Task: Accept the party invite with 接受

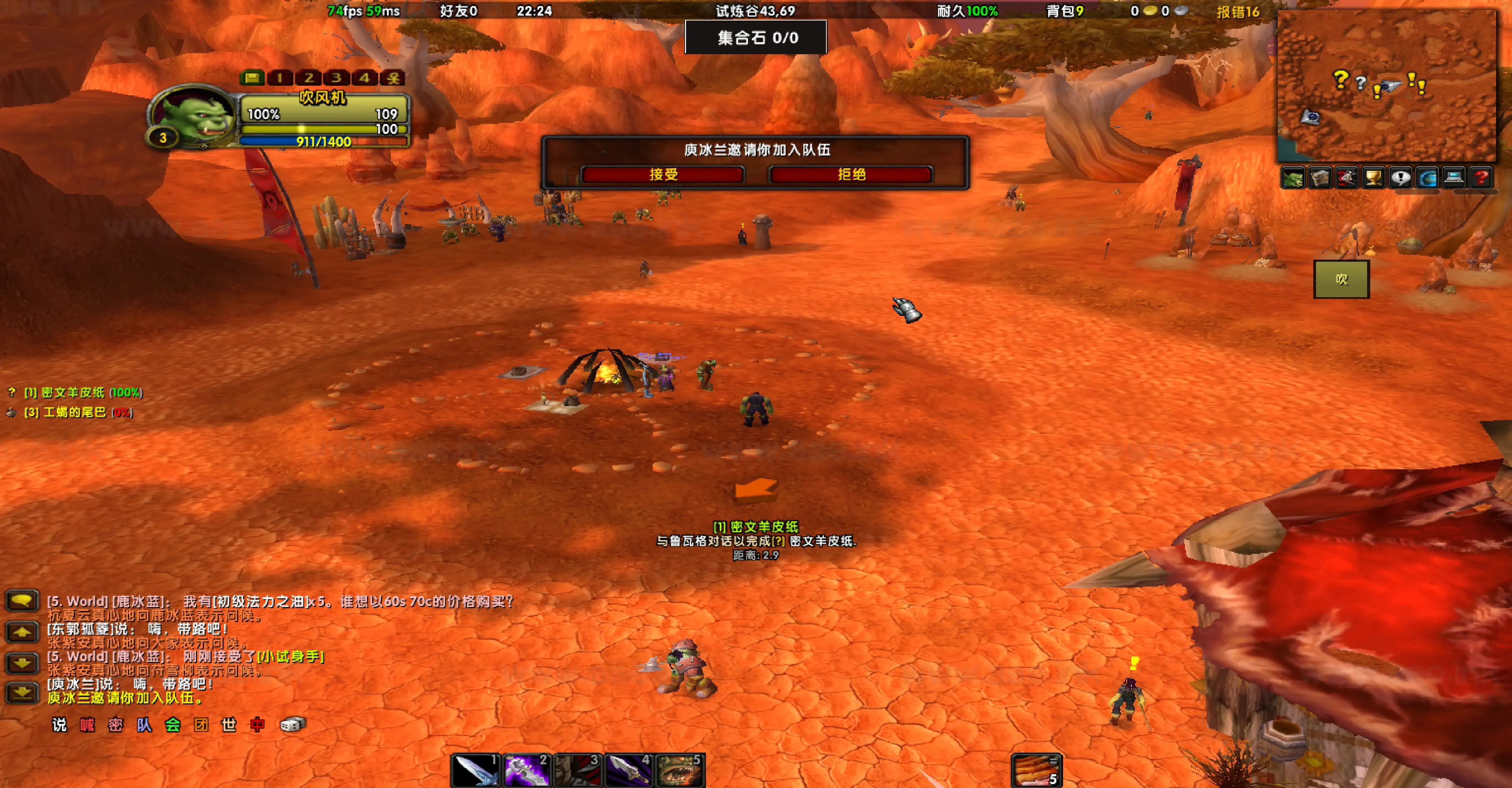Action: pyautogui.click(x=663, y=174)
